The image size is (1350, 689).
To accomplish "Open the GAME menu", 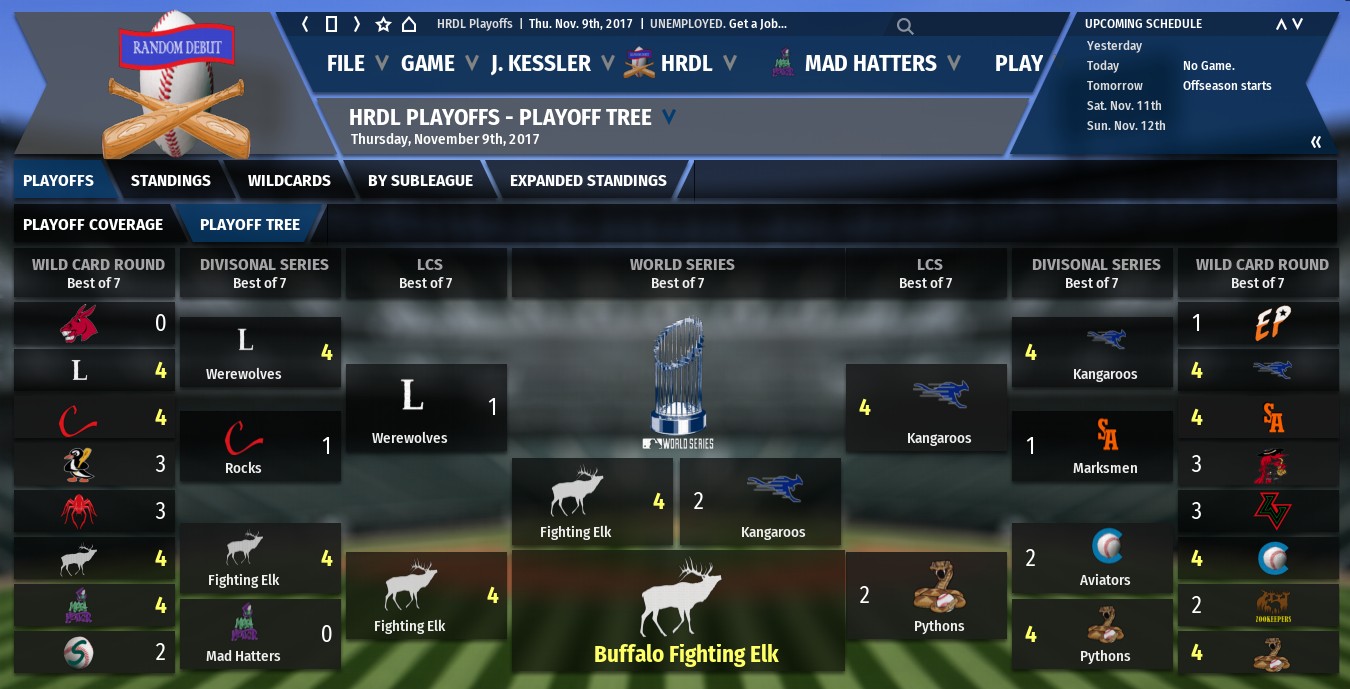I will [x=428, y=63].
